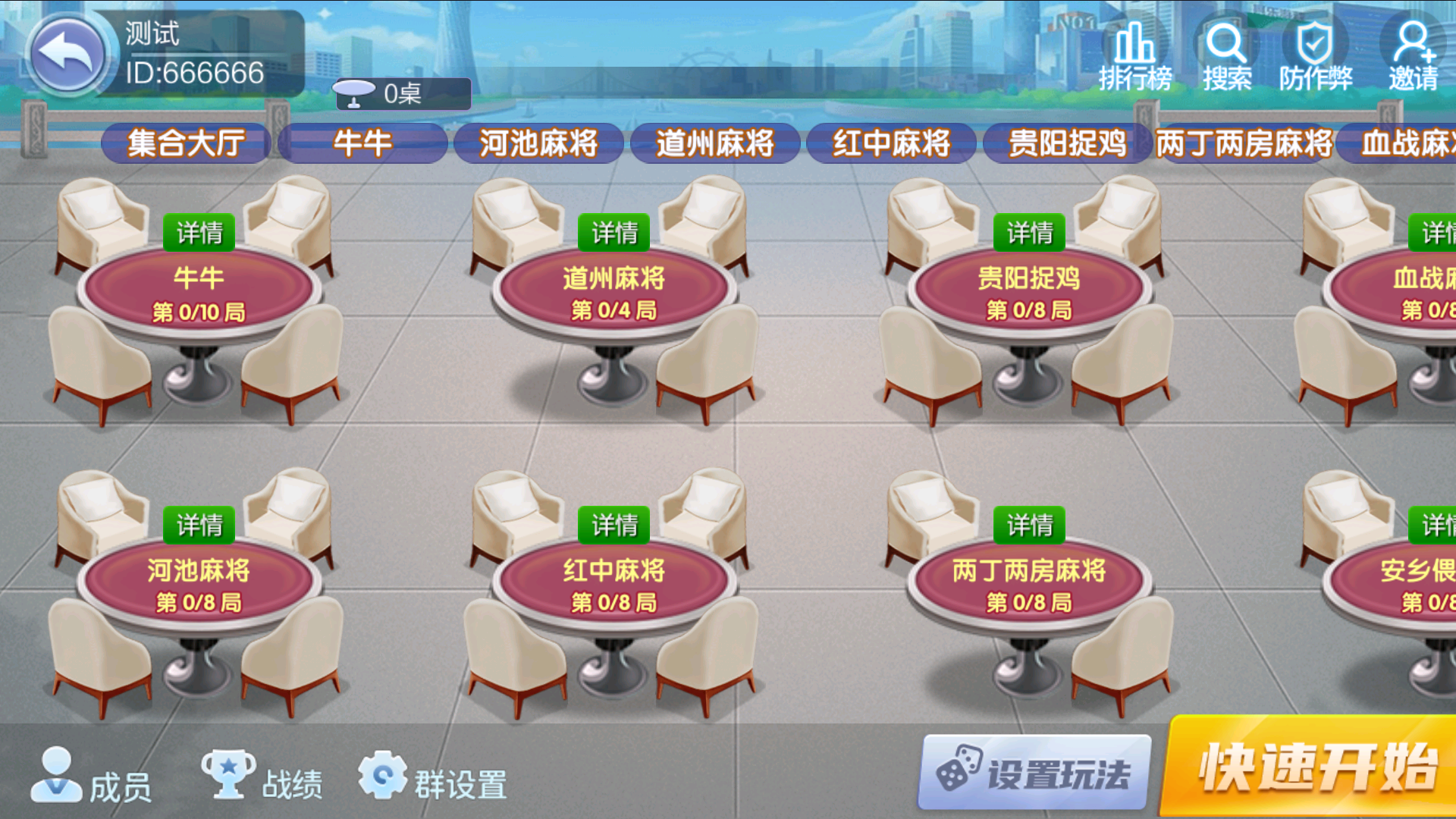Click the back arrow button

(x=67, y=51)
